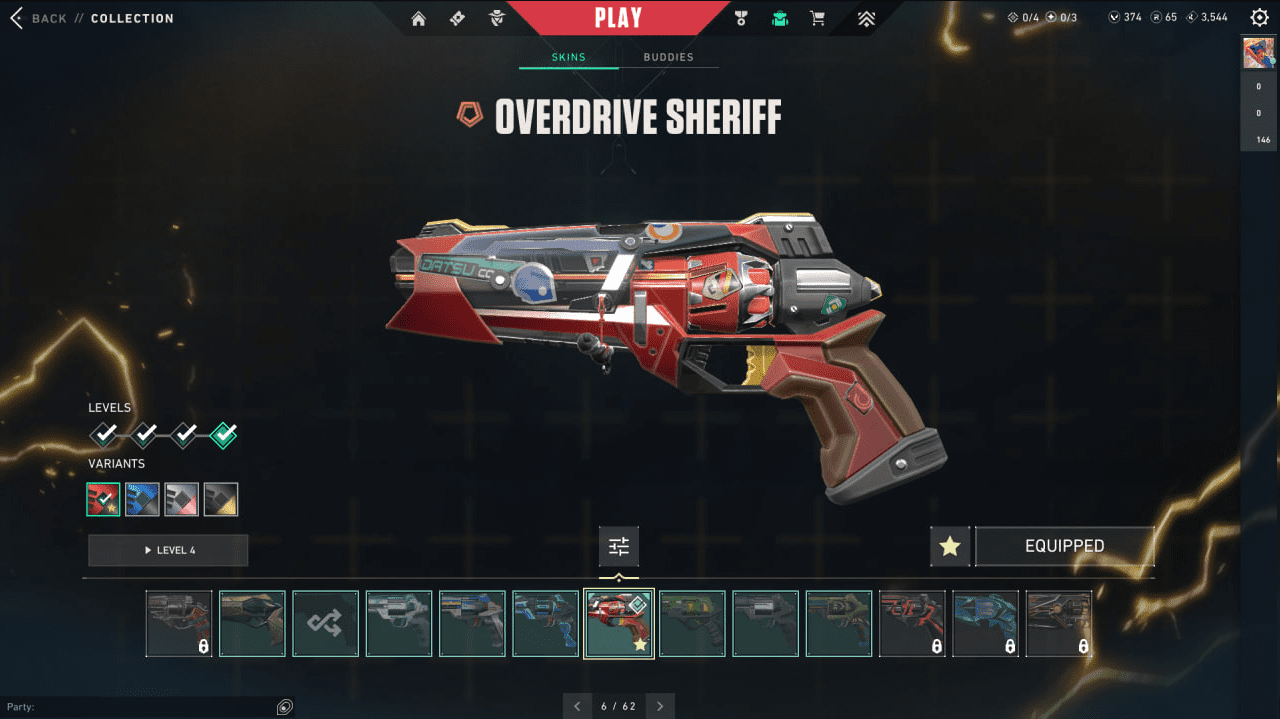Click the Equipped button
This screenshot has width=1280, height=719.
[1064, 546]
